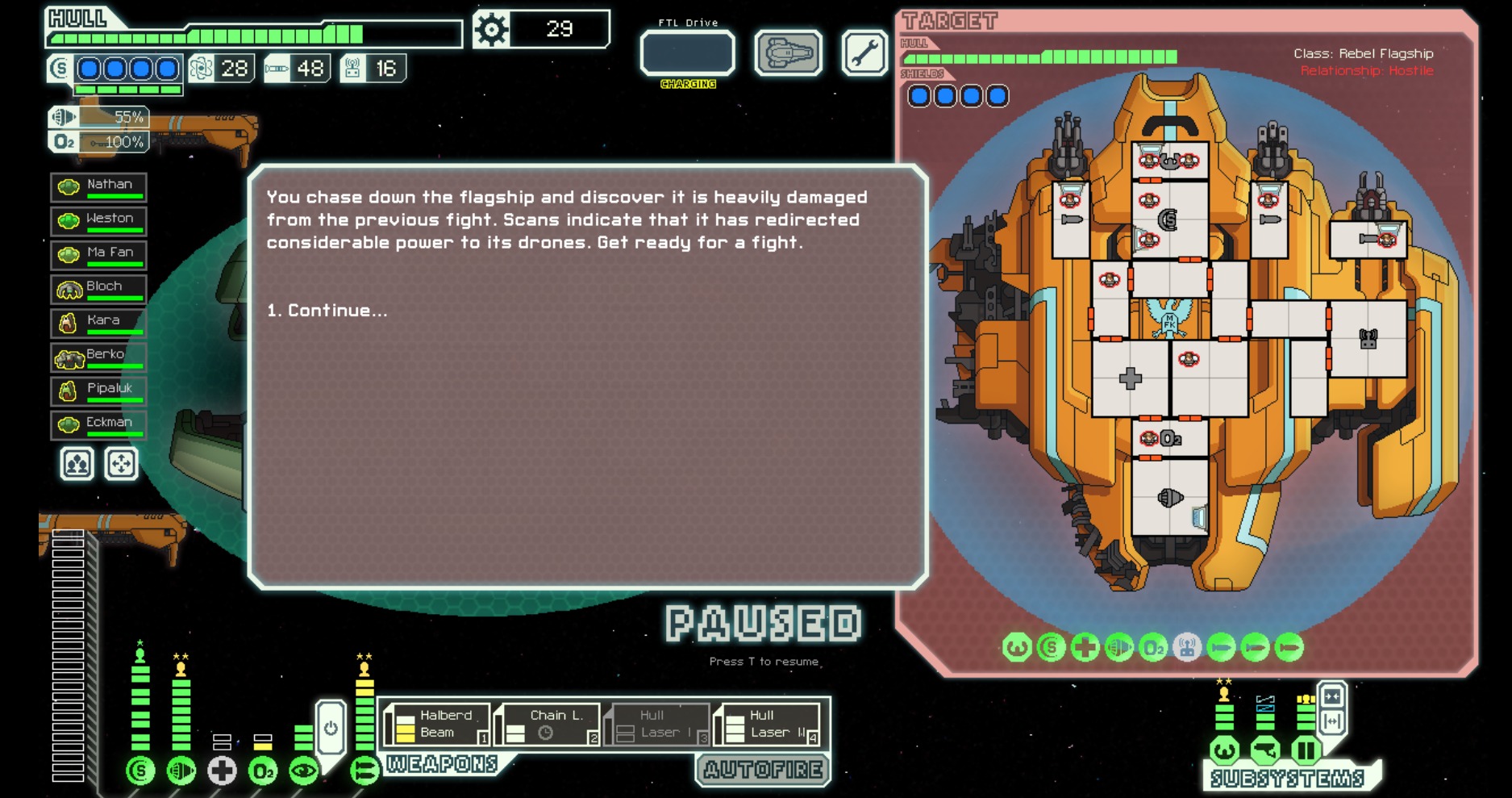This screenshot has width=1512, height=798.
Task: Select crew member Berko
Action: click(98, 356)
